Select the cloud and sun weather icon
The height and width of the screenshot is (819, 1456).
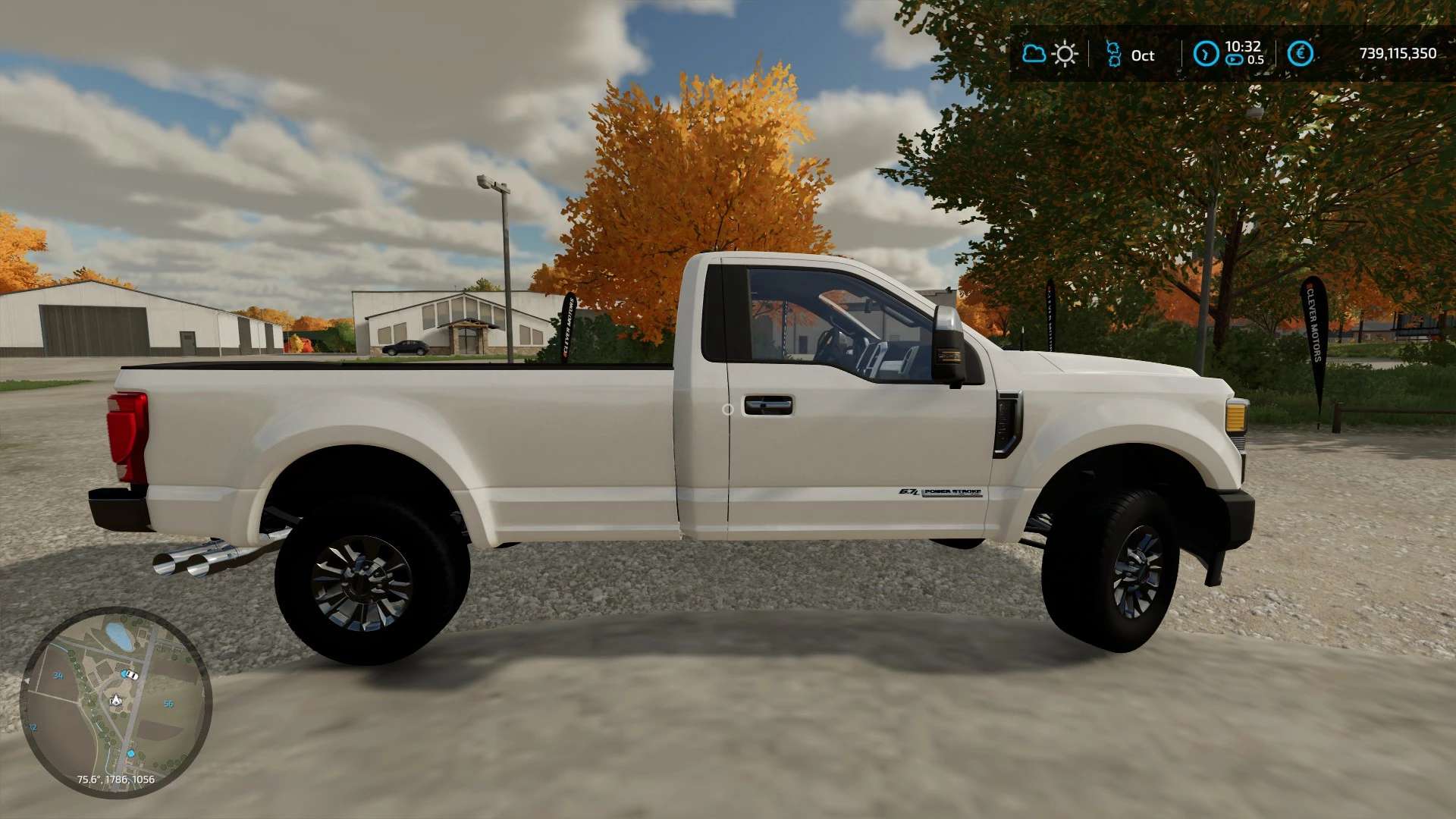pyautogui.click(x=1050, y=55)
